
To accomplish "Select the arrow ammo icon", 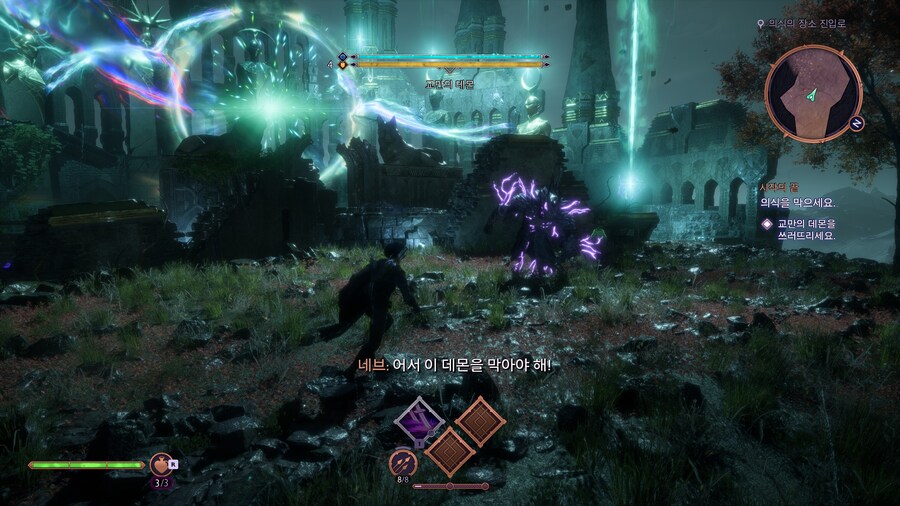I will (403, 464).
